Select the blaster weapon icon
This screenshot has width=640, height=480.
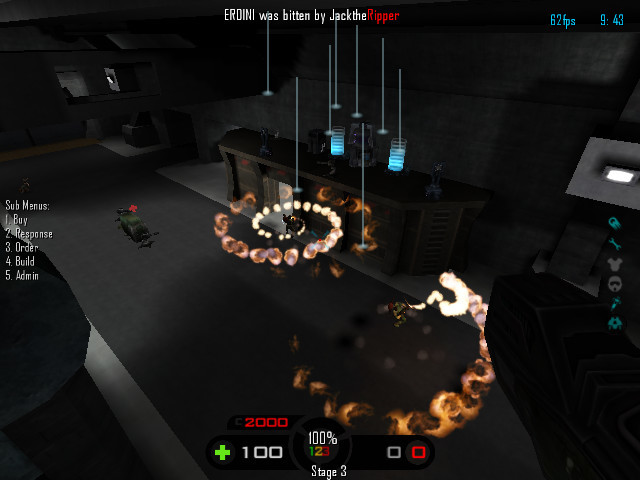[615, 223]
